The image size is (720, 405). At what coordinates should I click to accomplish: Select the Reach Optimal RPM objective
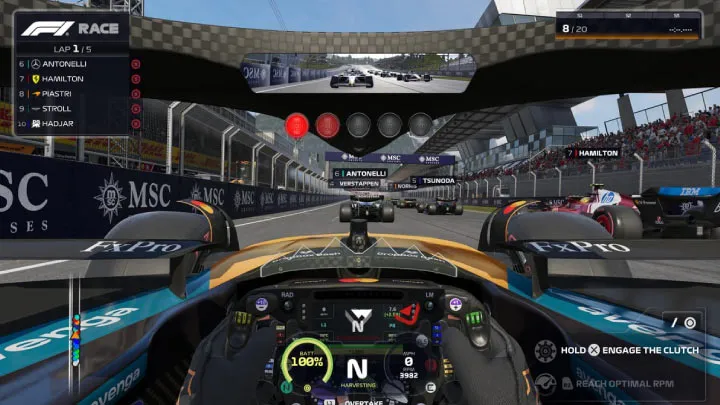619,383
